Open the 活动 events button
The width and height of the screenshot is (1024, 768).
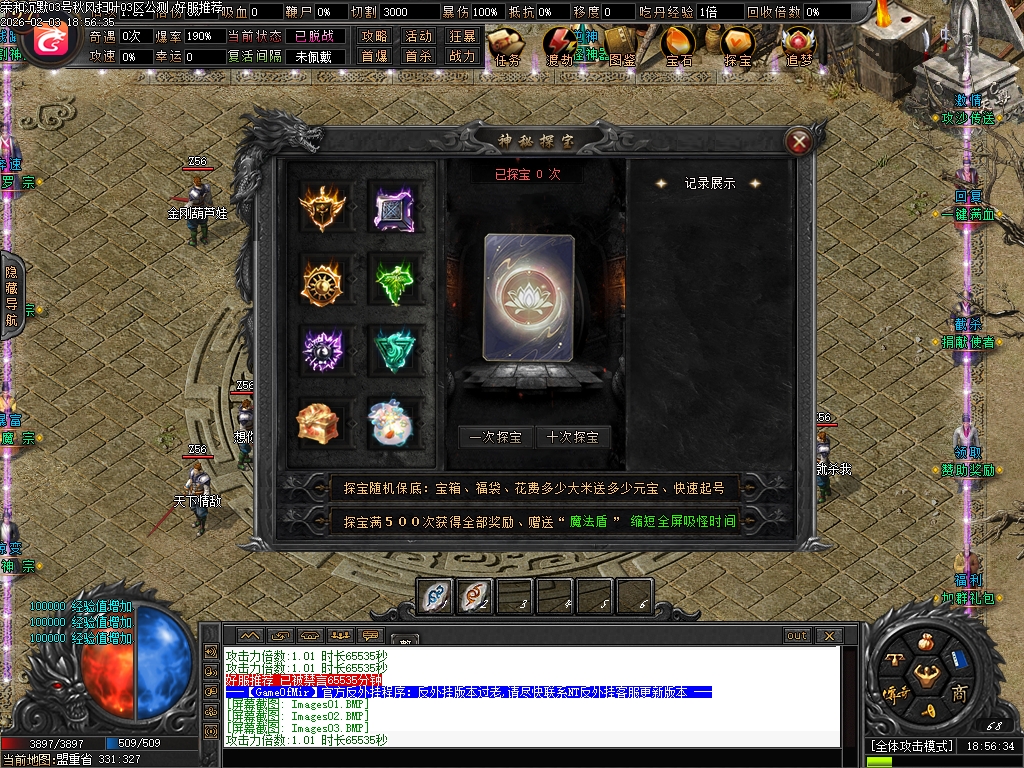pos(419,36)
